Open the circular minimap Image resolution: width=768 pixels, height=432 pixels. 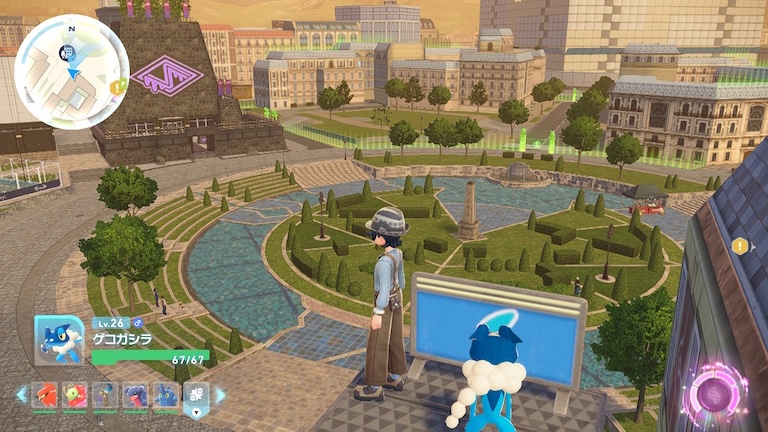(x=71, y=71)
